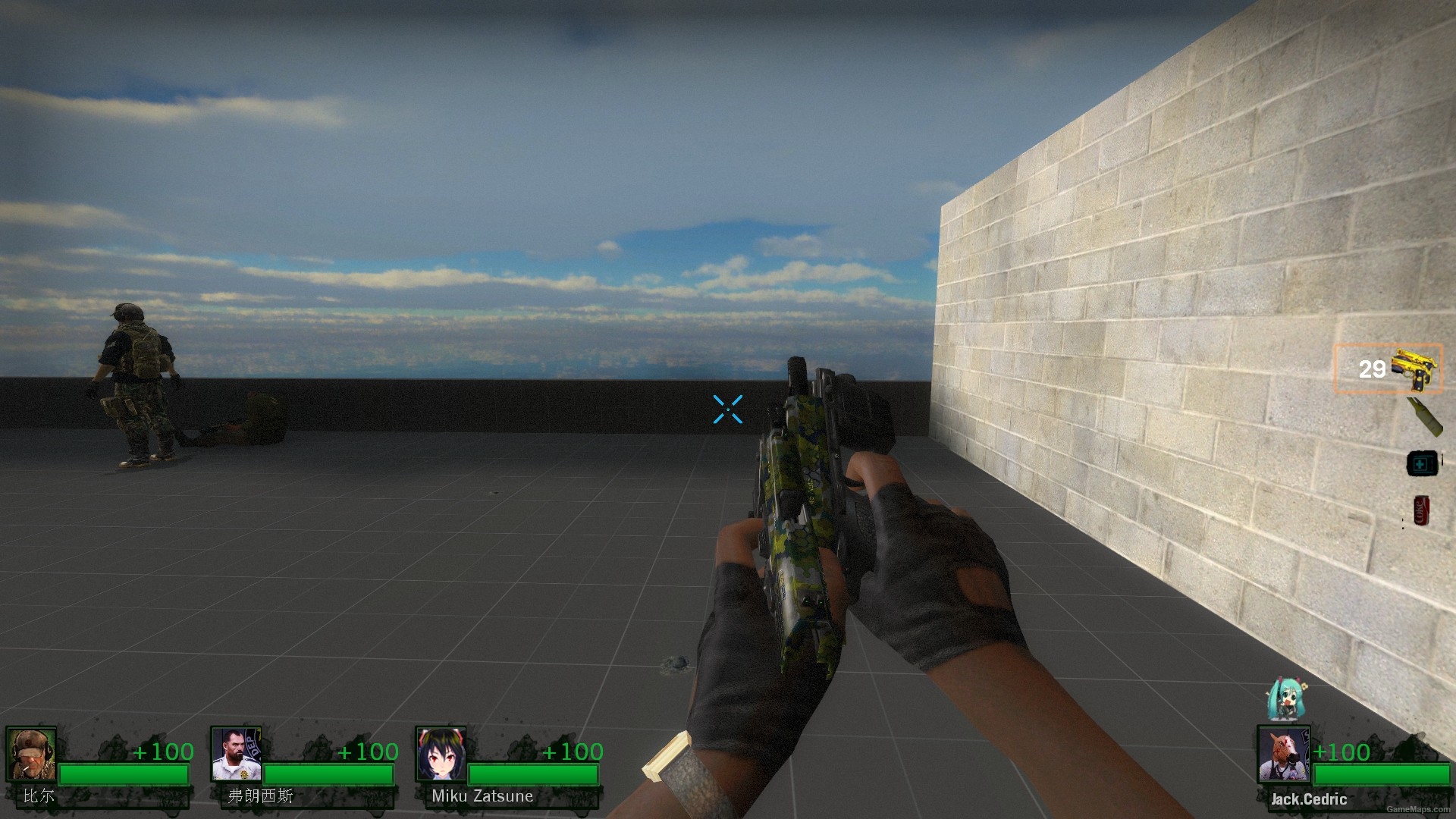
Task: Click the +100 health text over 弗朗西斯
Action: (369, 752)
